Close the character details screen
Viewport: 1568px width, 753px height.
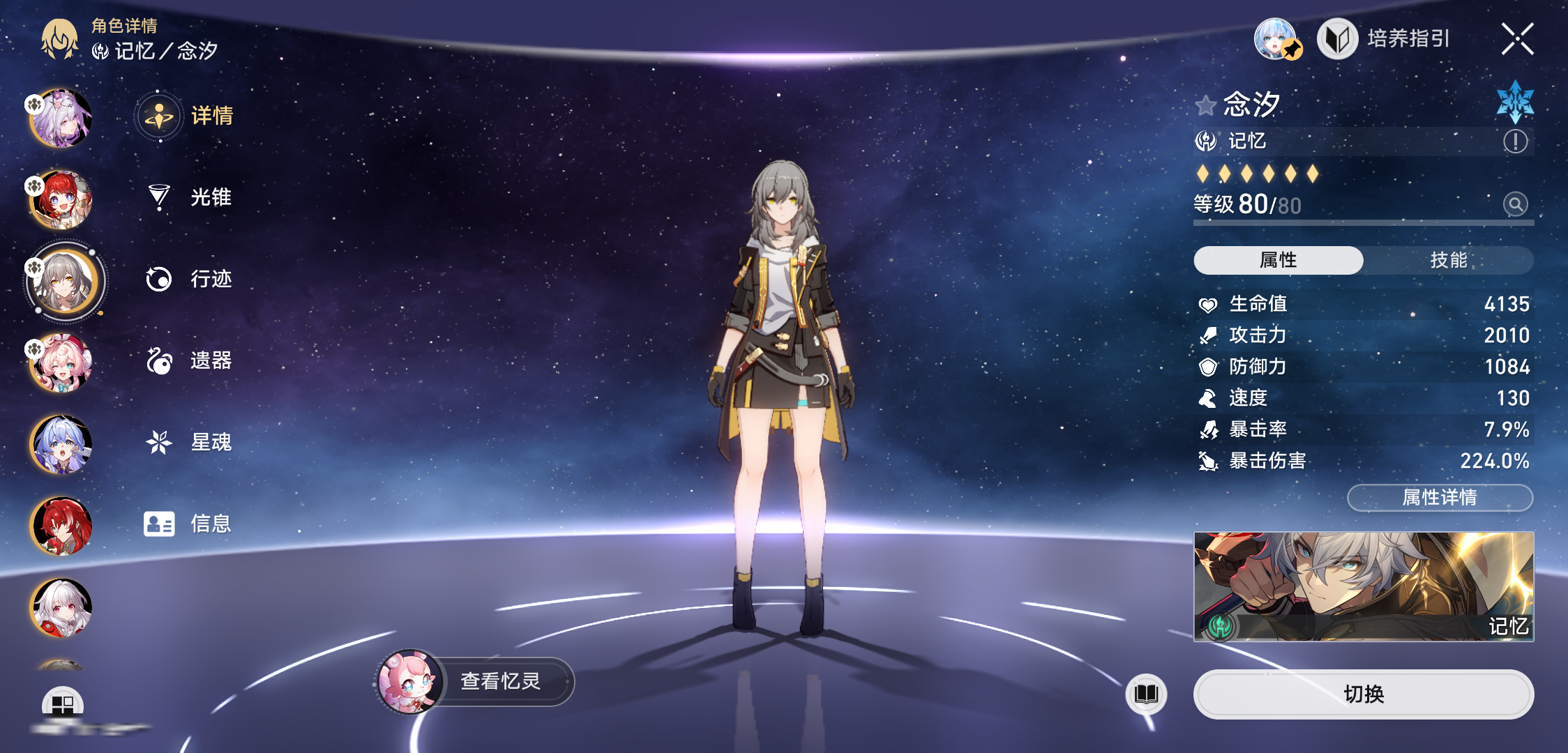point(1517,39)
